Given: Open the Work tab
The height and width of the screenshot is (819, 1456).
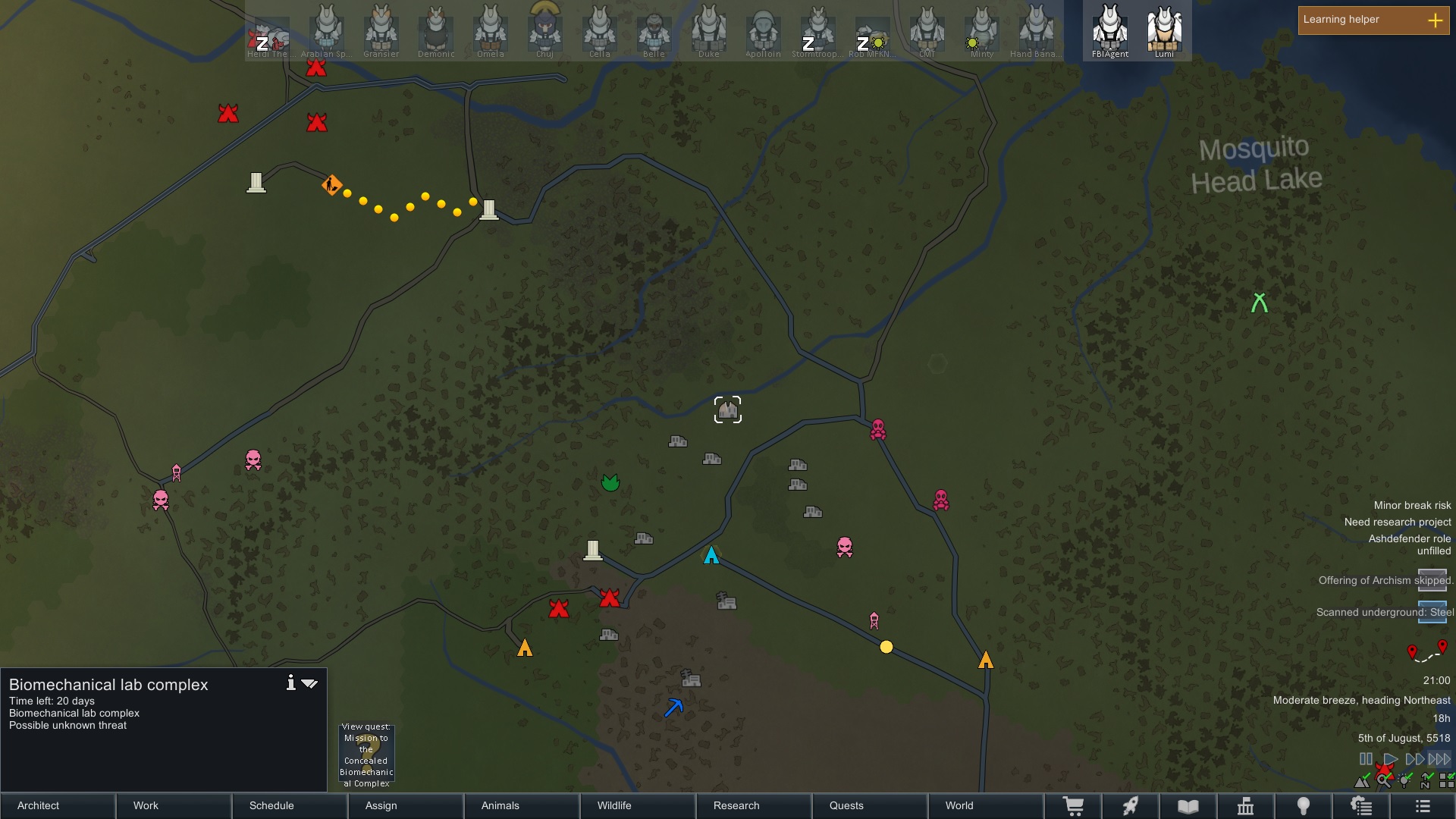Looking at the screenshot, I should (174, 805).
